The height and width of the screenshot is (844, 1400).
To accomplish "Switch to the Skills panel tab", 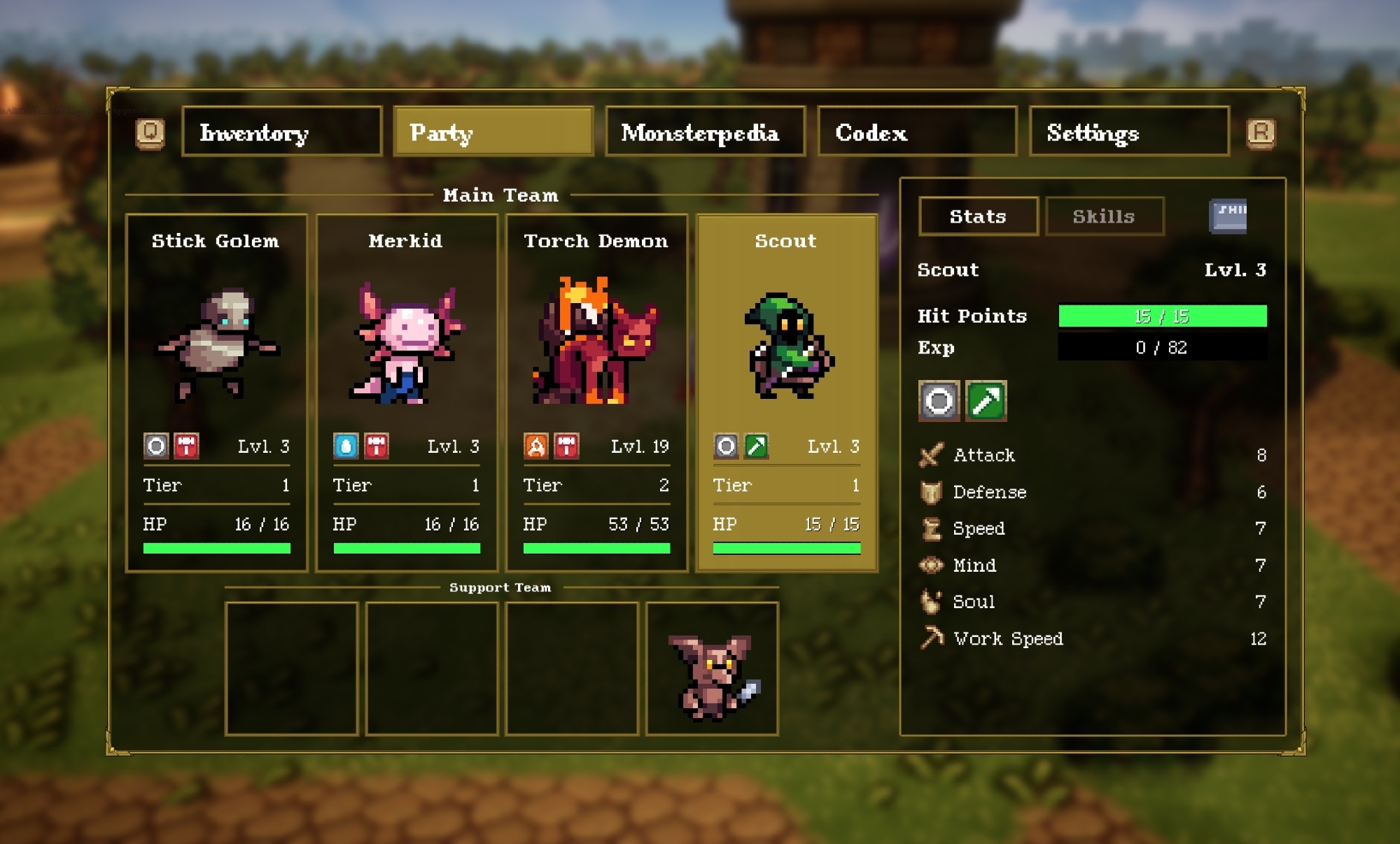I will pyautogui.click(x=1104, y=216).
